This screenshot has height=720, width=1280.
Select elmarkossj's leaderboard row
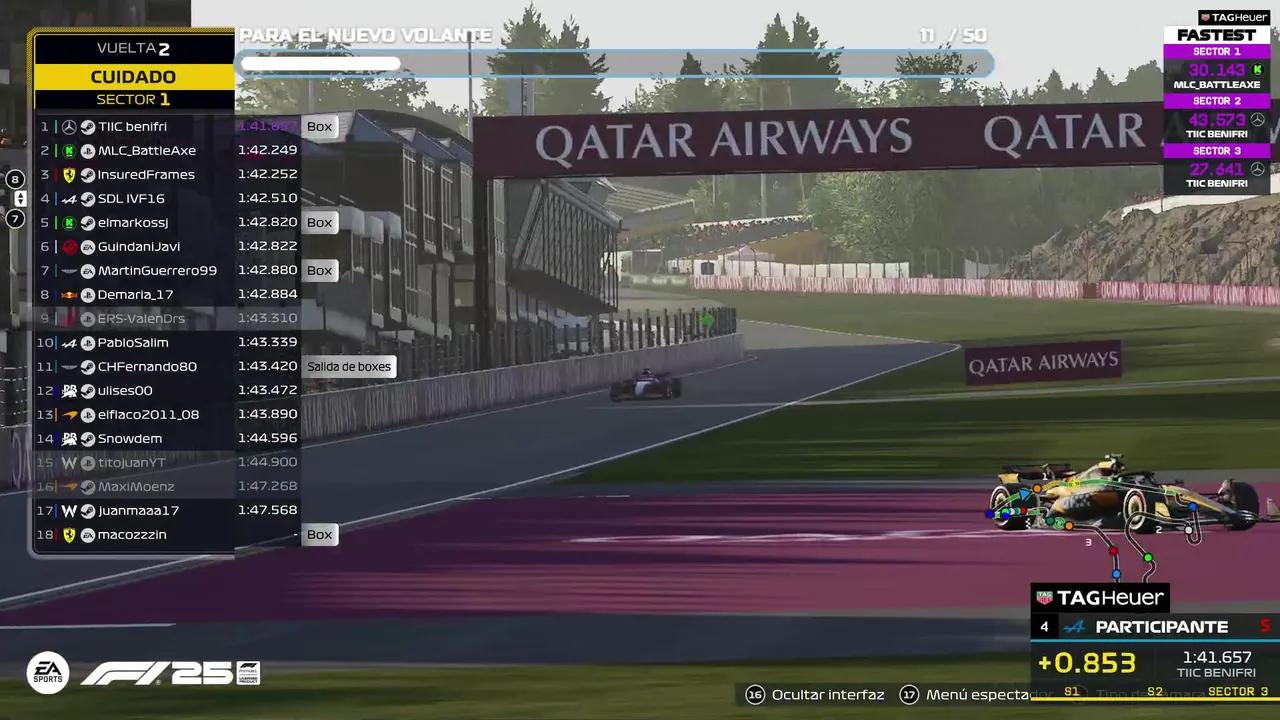click(133, 223)
